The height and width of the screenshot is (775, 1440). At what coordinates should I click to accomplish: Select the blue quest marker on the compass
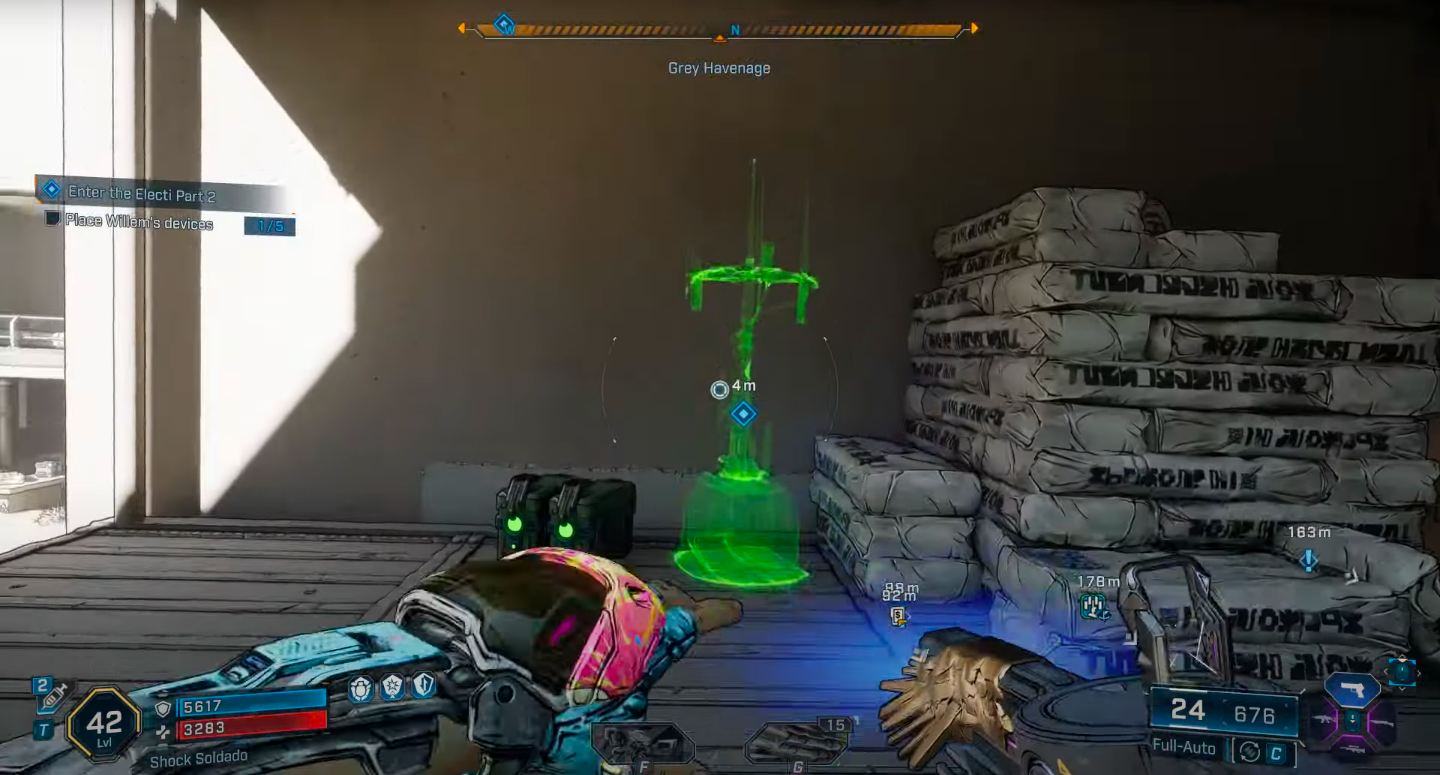tap(504, 23)
